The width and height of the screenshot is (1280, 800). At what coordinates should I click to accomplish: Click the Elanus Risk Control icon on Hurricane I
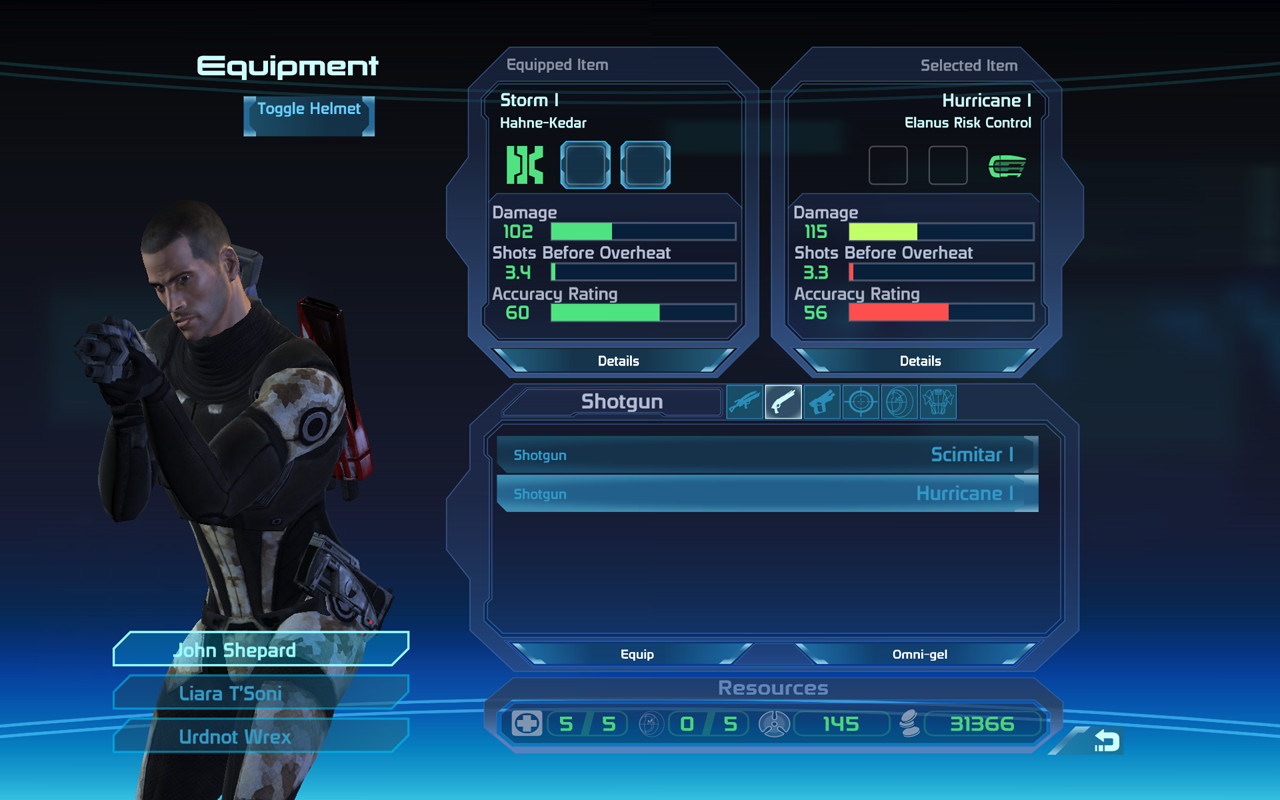coord(1007,165)
